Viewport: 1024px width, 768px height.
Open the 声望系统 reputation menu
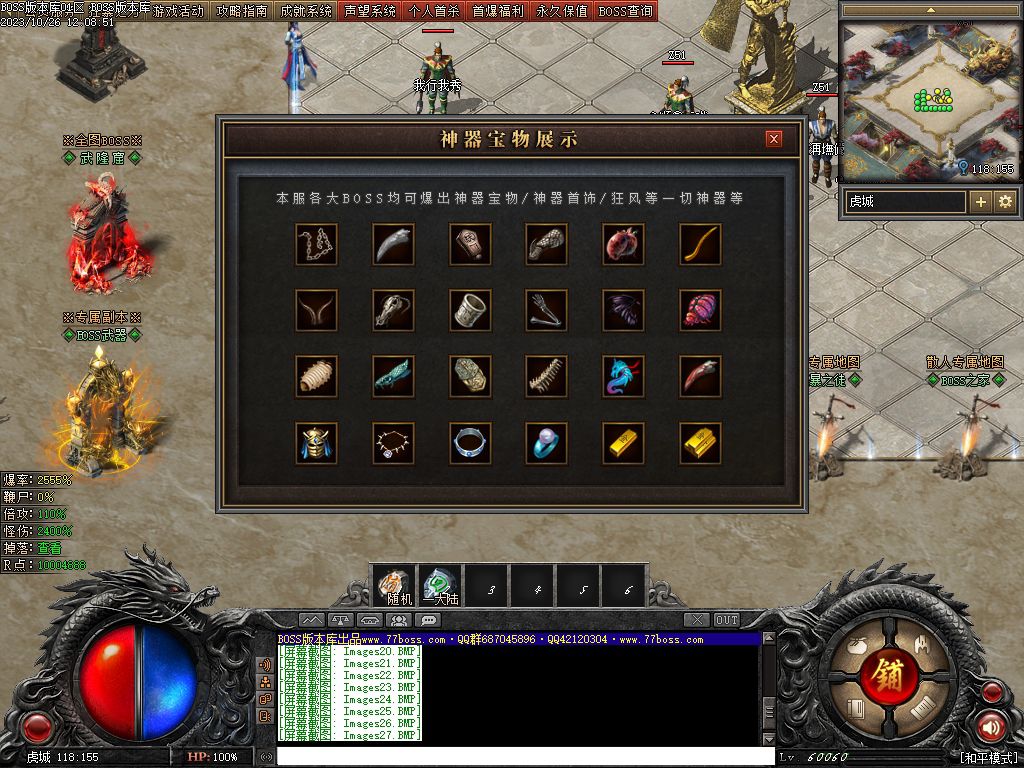pos(370,12)
